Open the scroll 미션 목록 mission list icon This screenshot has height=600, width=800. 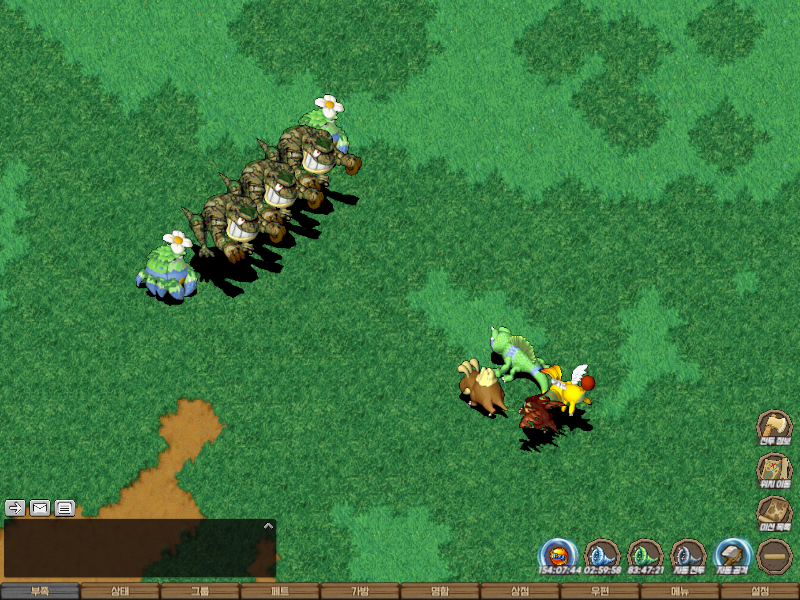click(774, 512)
